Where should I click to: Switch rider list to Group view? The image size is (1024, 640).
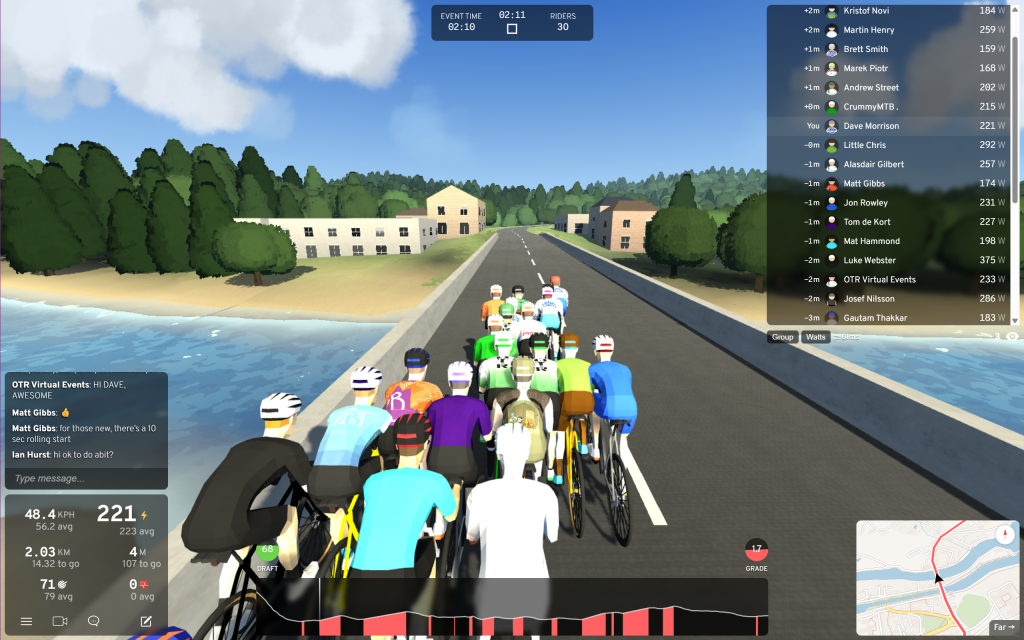(782, 337)
